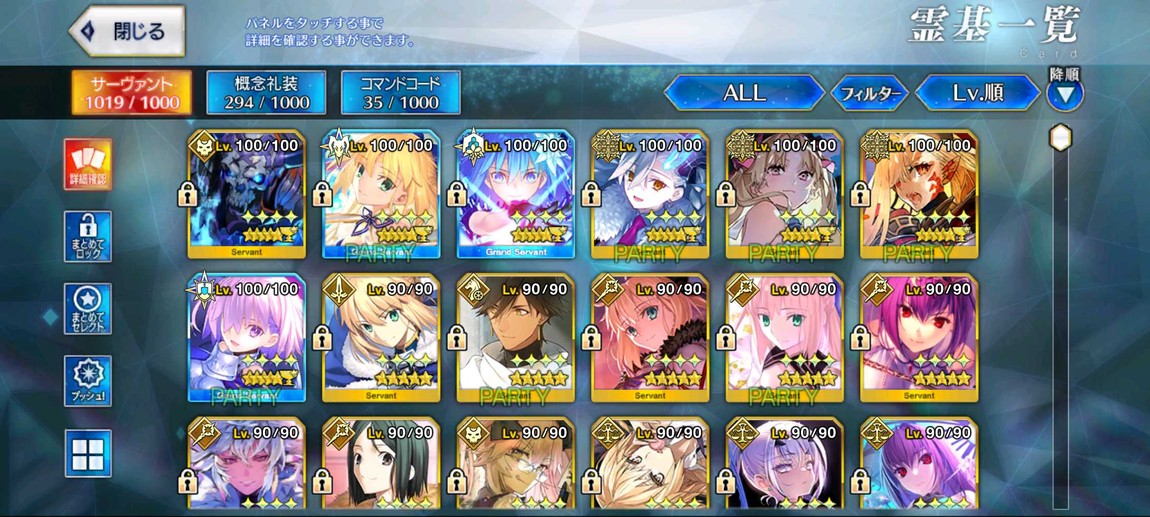Select the blonde servant in blue fur-collared cloak
This screenshot has width=1150, height=517.
[381, 337]
